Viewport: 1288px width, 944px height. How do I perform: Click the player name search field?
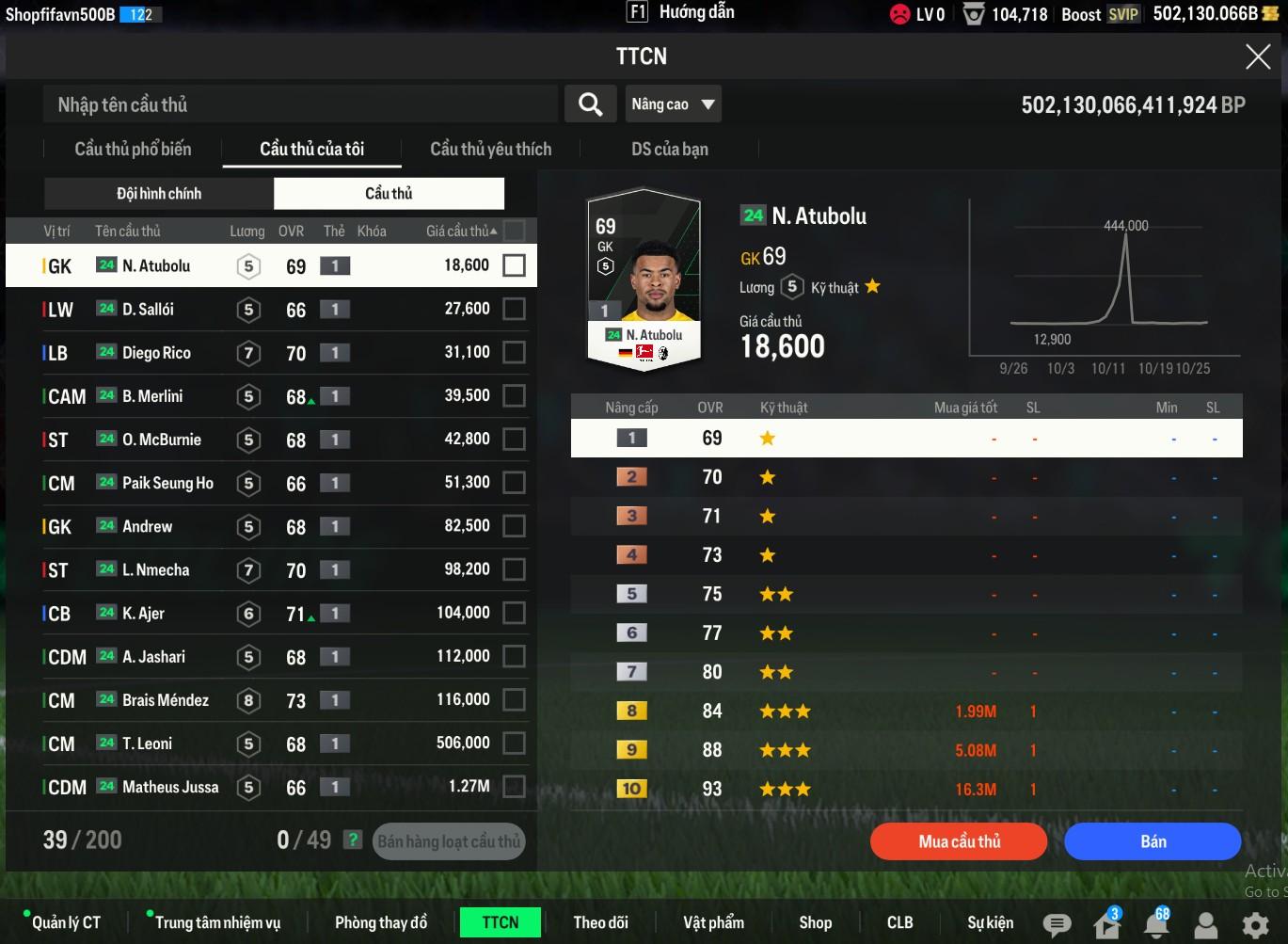click(x=301, y=104)
